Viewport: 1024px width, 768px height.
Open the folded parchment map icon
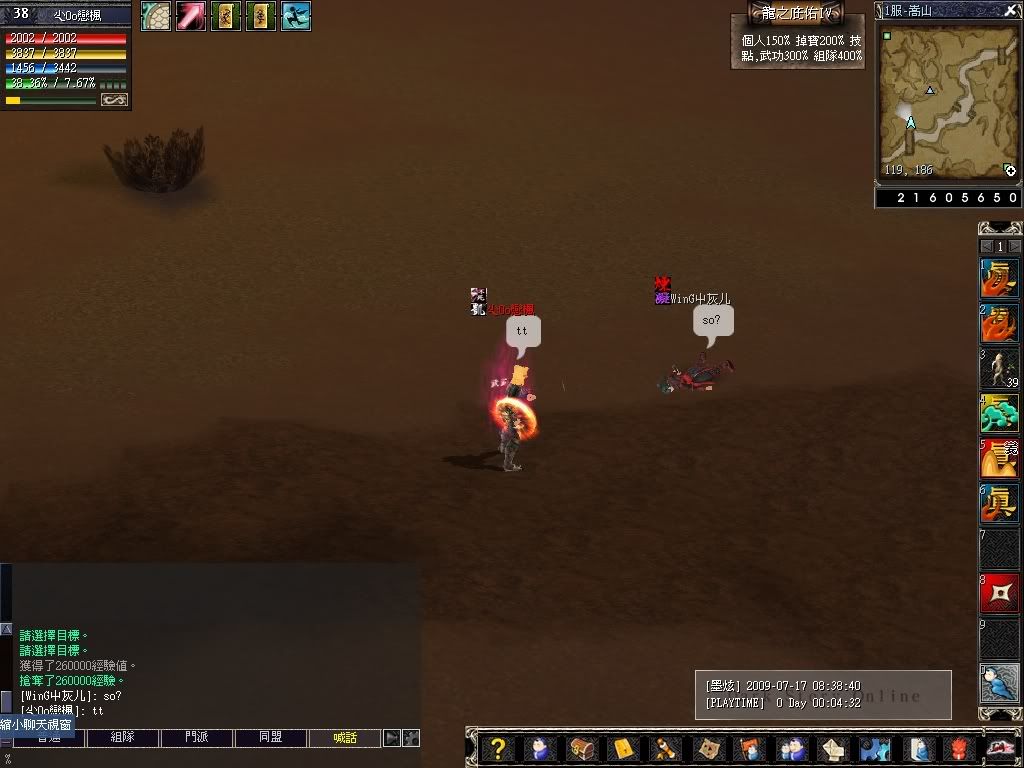coord(707,748)
